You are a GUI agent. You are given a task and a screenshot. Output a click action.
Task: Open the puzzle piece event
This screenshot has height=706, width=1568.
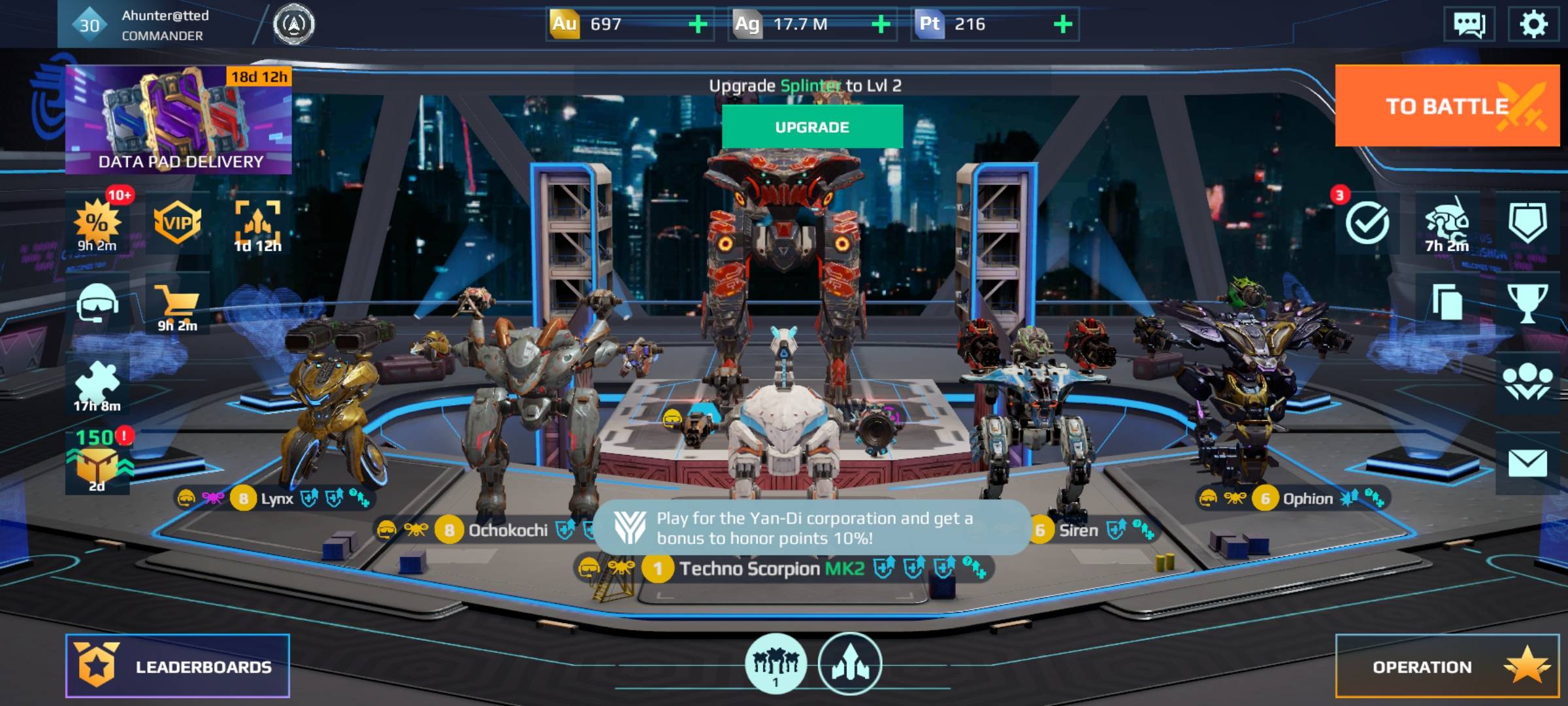[x=97, y=386]
